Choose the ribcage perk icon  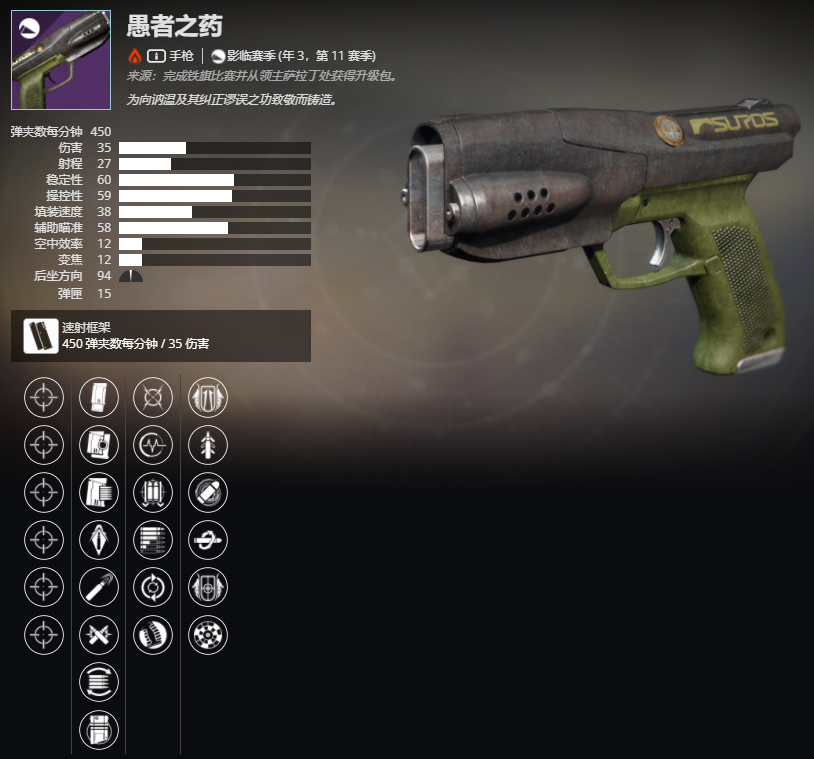pos(153,634)
